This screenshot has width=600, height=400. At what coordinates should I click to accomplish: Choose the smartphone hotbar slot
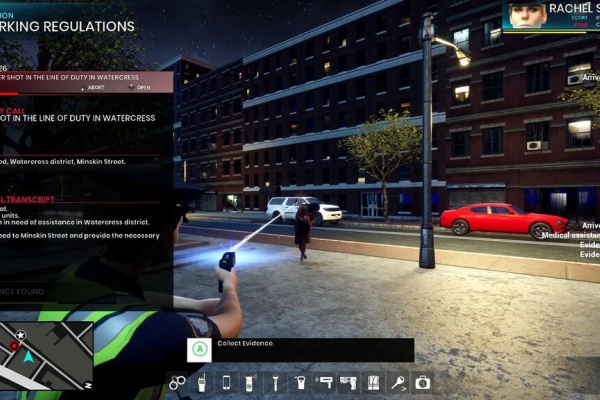pyautogui.click(x=226, y=382)
